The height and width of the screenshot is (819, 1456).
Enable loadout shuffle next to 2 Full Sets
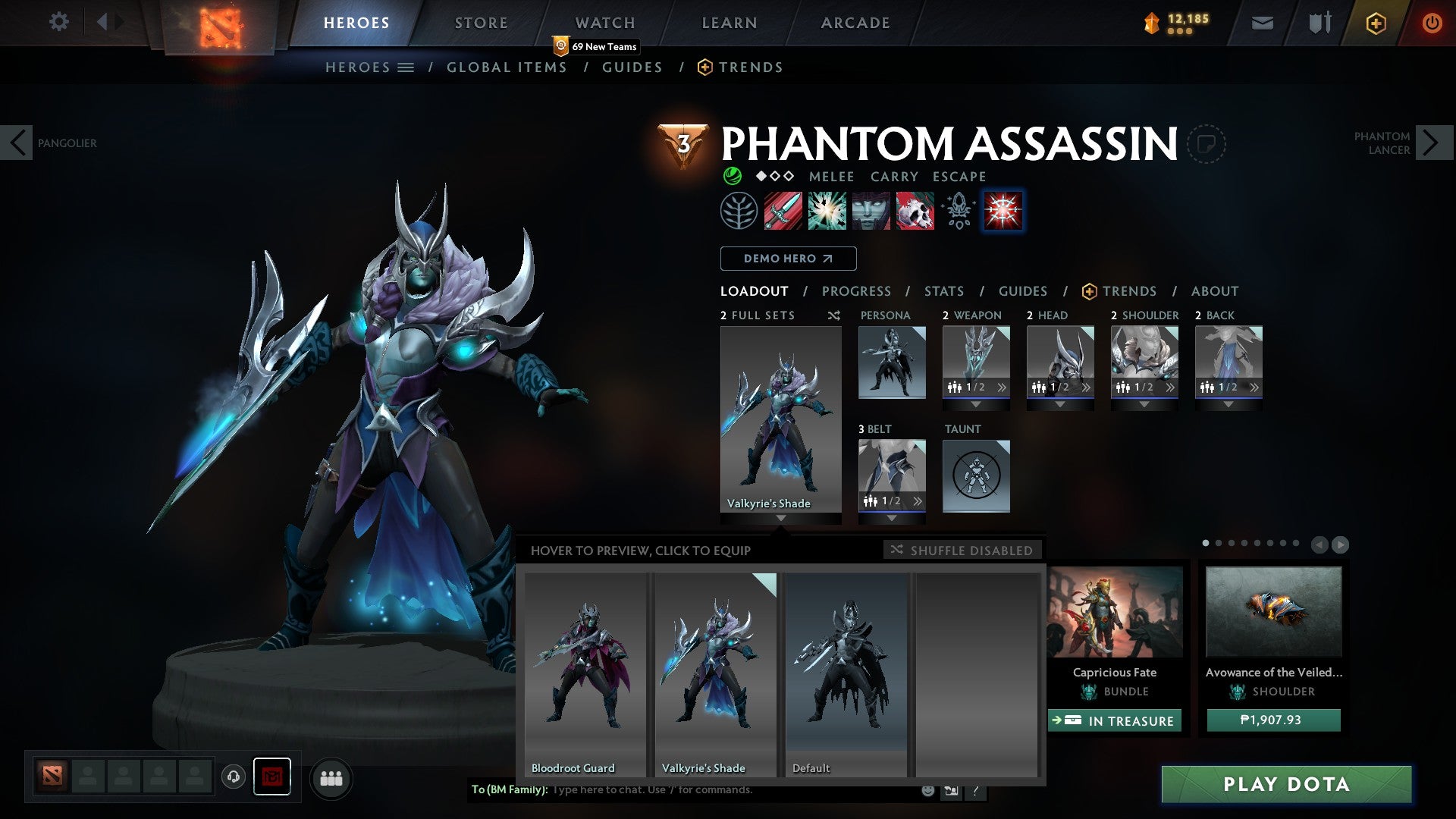(833, 315)
